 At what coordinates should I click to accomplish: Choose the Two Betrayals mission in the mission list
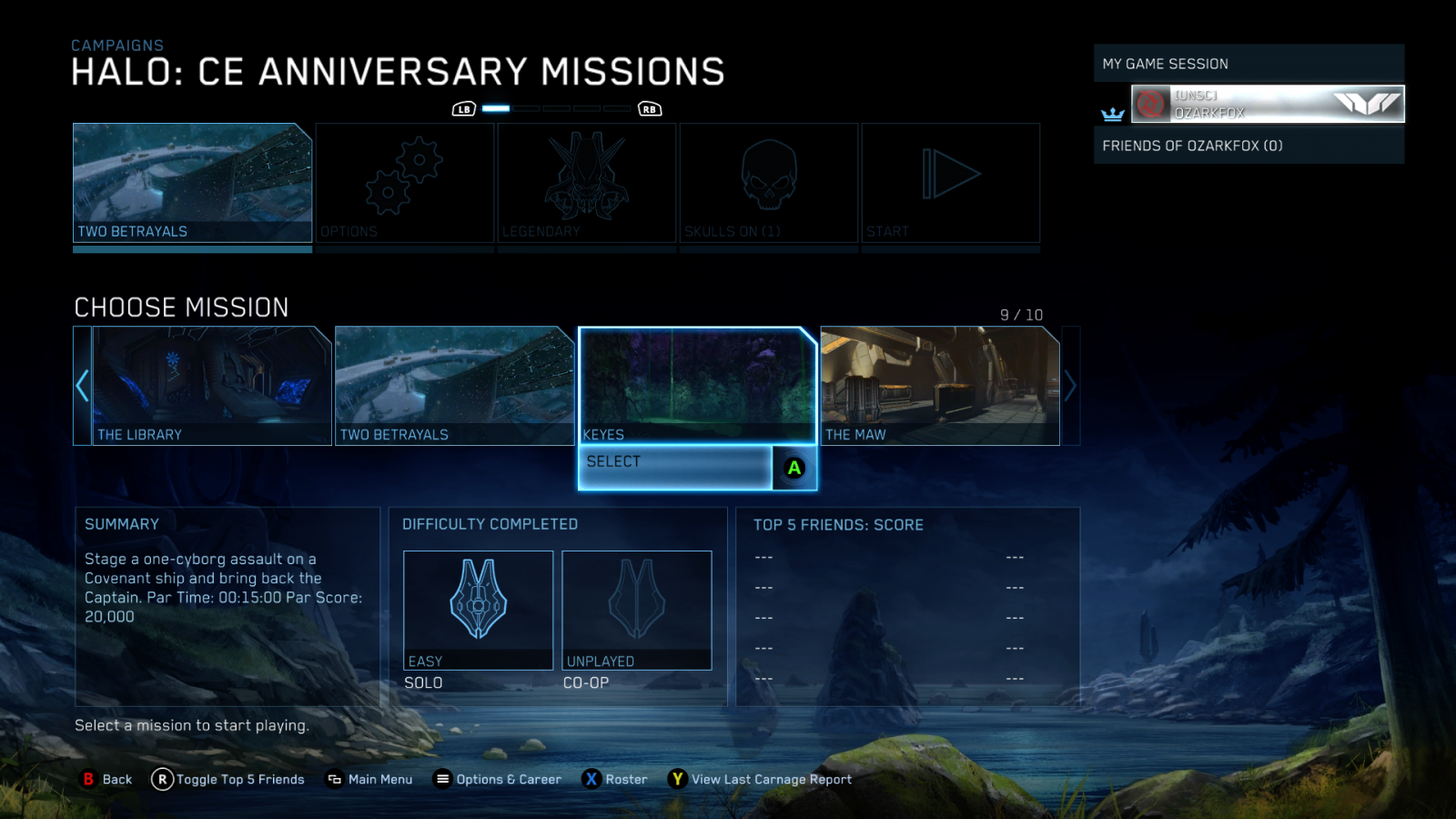tap(454, 385)
